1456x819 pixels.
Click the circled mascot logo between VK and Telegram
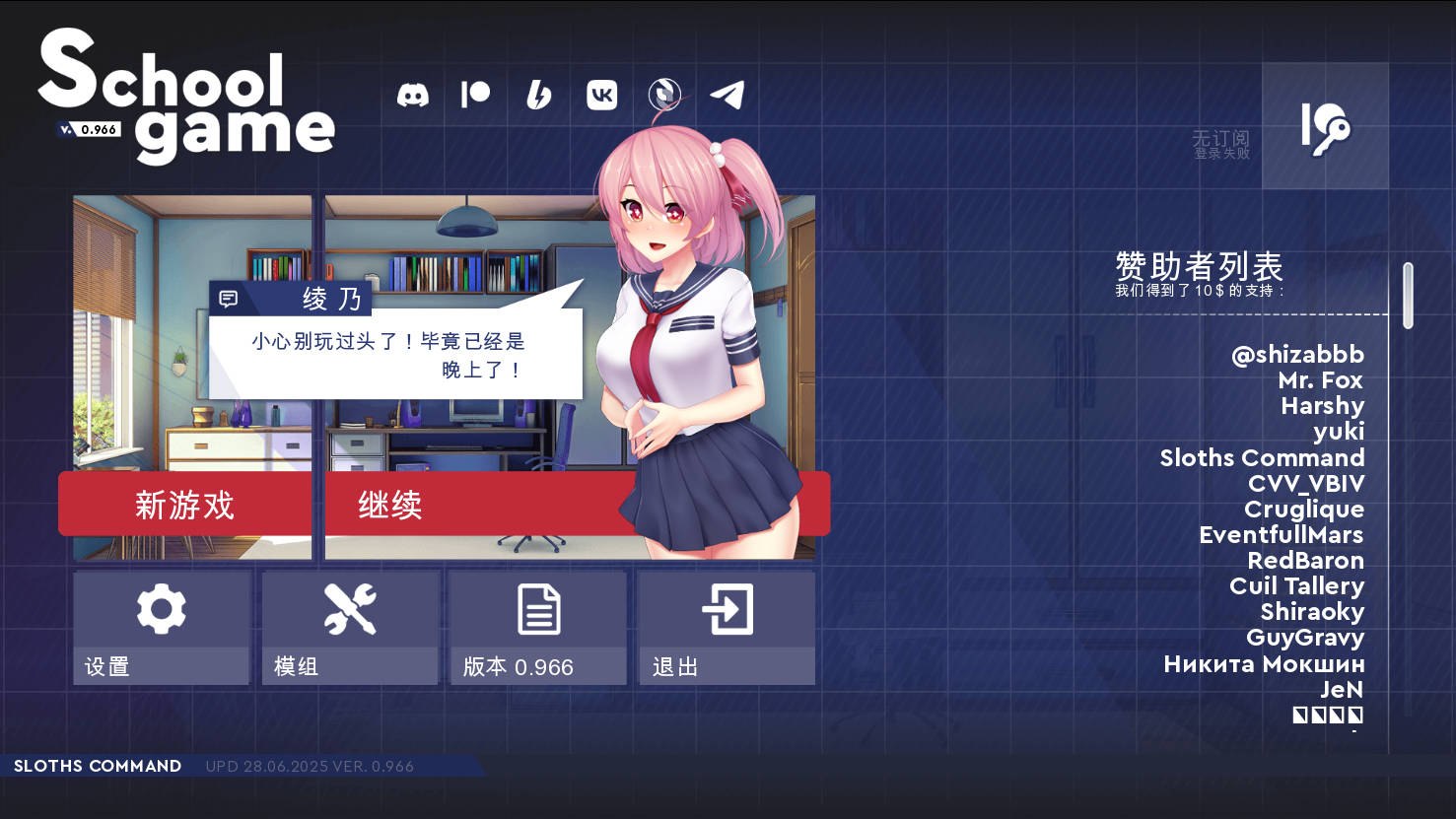[663, 96]
